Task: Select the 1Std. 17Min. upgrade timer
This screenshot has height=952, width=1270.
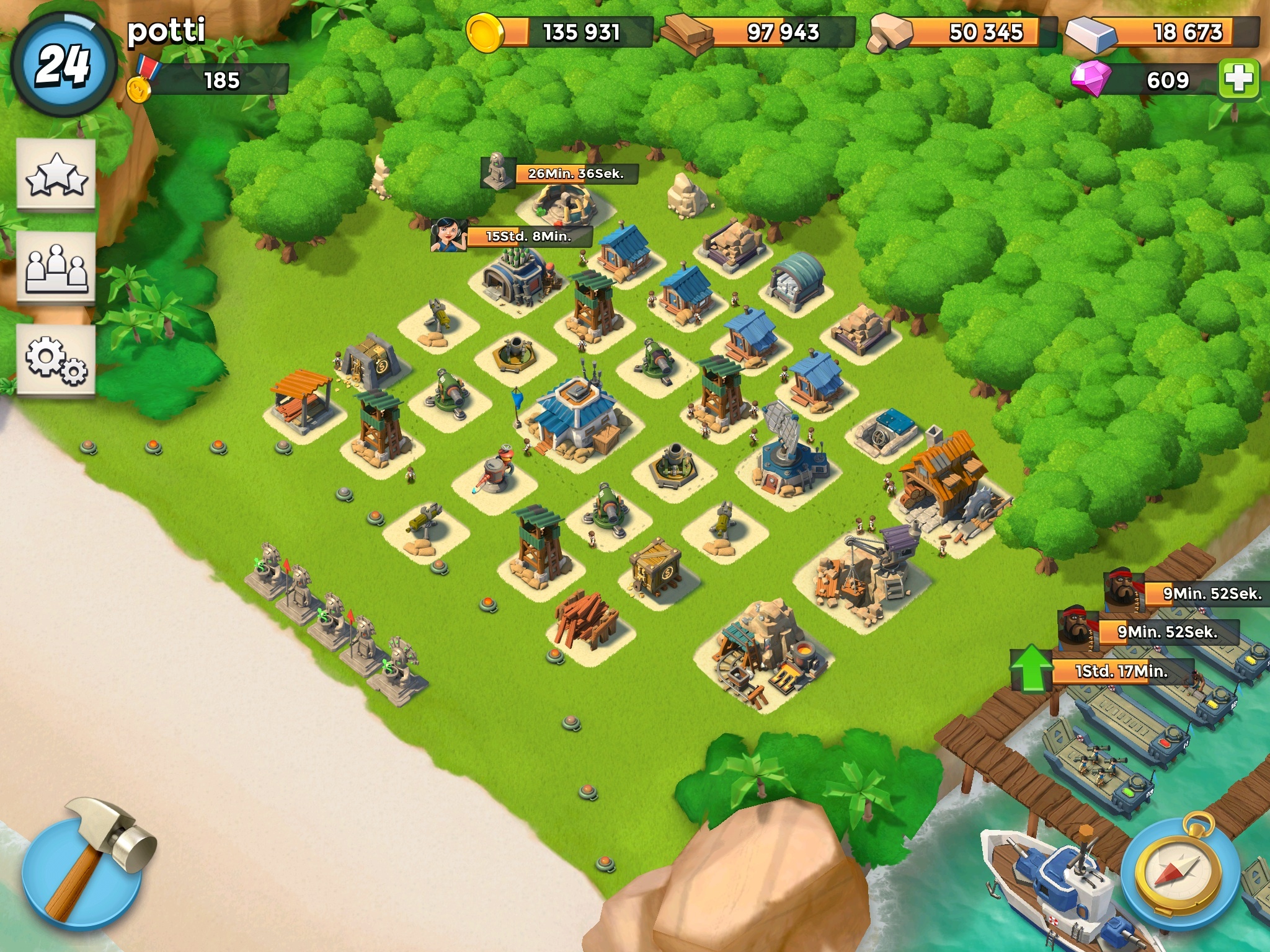Action: (1120, 671)
